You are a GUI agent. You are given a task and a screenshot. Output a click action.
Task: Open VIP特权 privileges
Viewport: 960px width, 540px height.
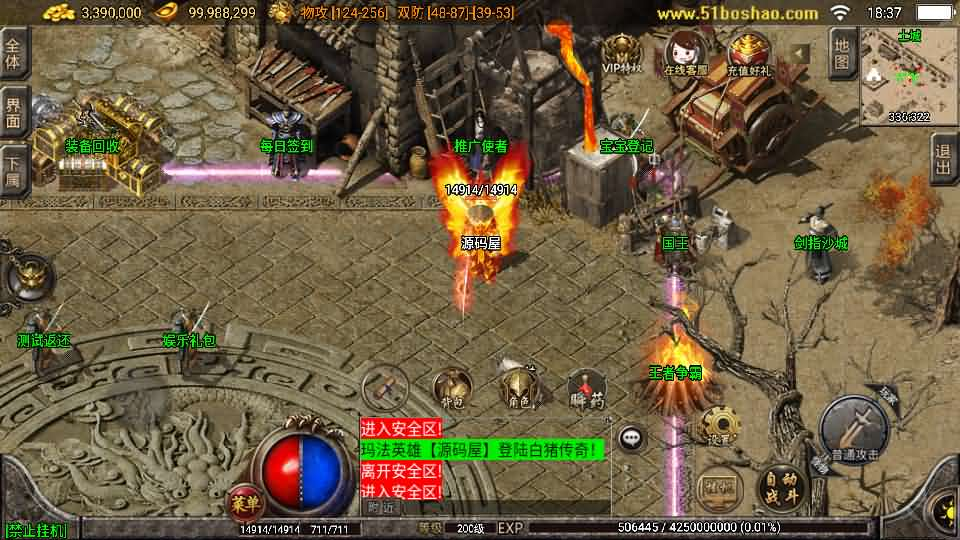click(622, 54)
